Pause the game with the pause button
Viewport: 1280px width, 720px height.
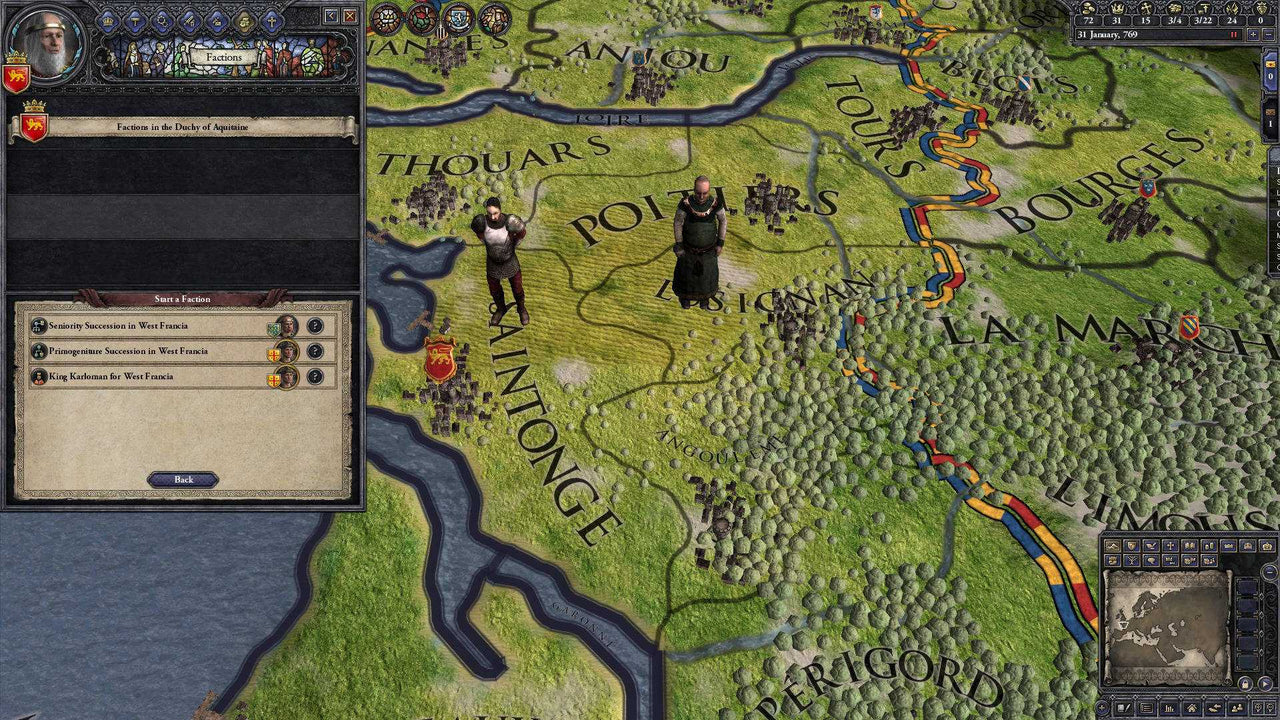[x=1233, y=34]
